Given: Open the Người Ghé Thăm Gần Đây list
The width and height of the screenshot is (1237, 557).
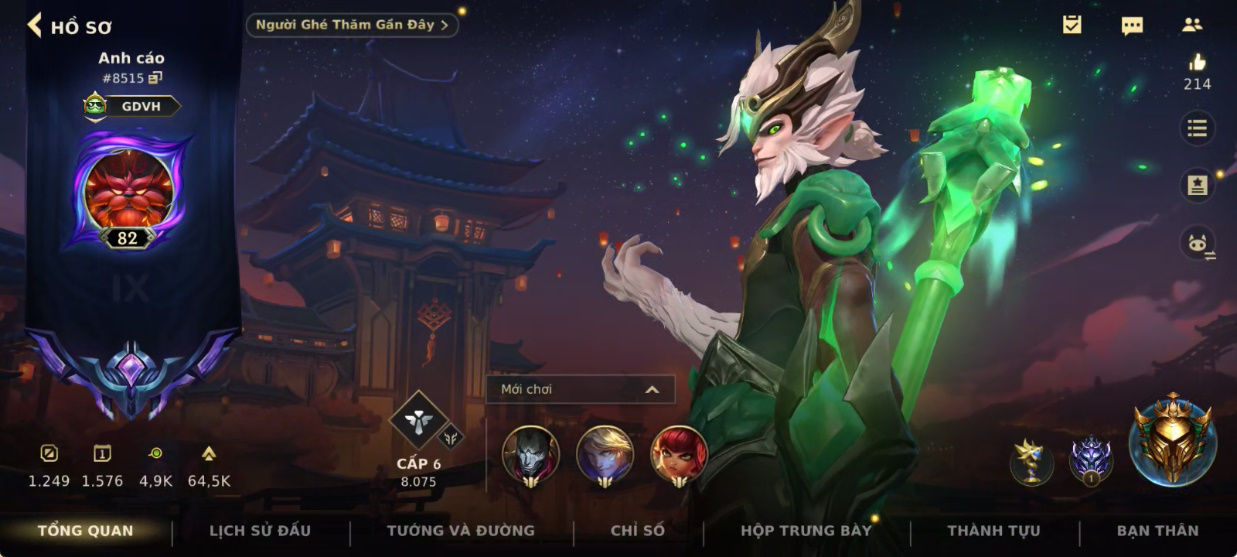Looking at the screenshot, I should point(352,25).
